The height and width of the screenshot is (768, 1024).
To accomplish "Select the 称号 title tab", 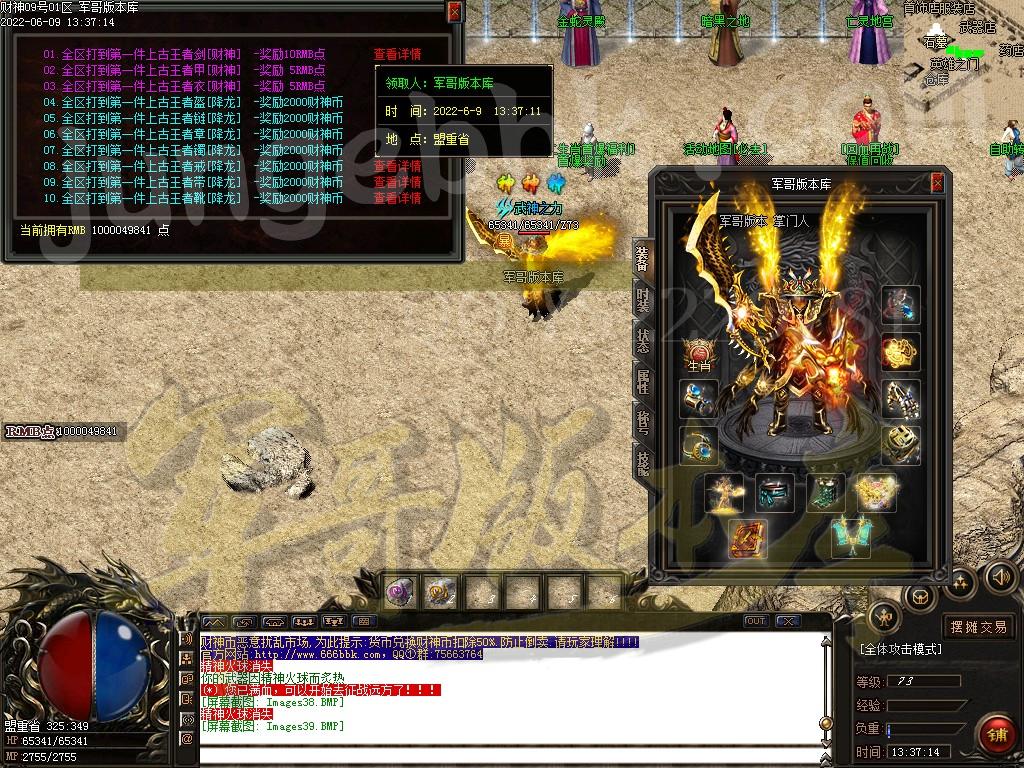I will (x=641, y=421).
